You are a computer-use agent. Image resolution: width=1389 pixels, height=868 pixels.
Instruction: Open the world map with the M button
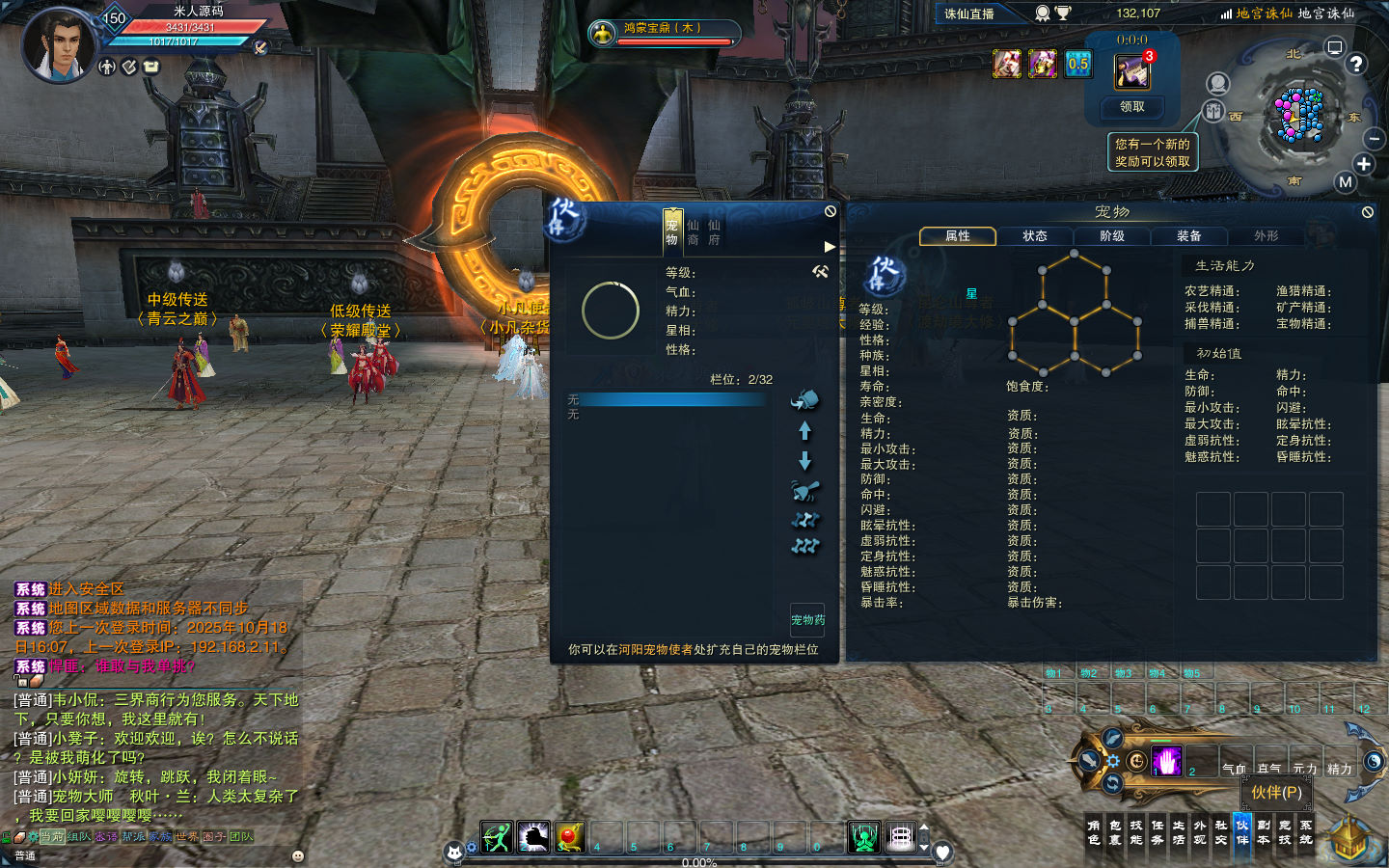[1345, 182]
